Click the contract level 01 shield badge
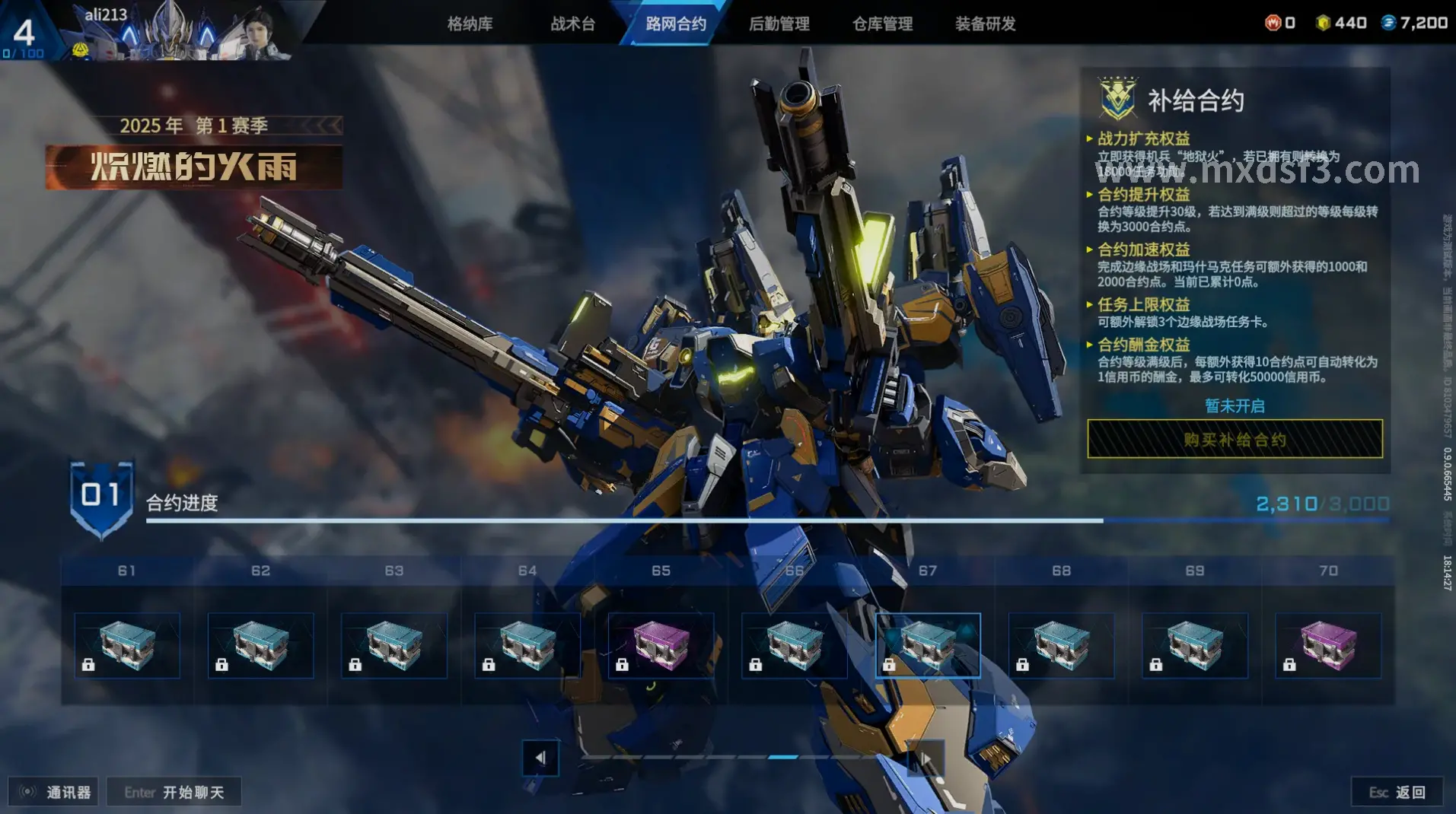Viewport: 1456px width, 814px height. tap(101, 497)
